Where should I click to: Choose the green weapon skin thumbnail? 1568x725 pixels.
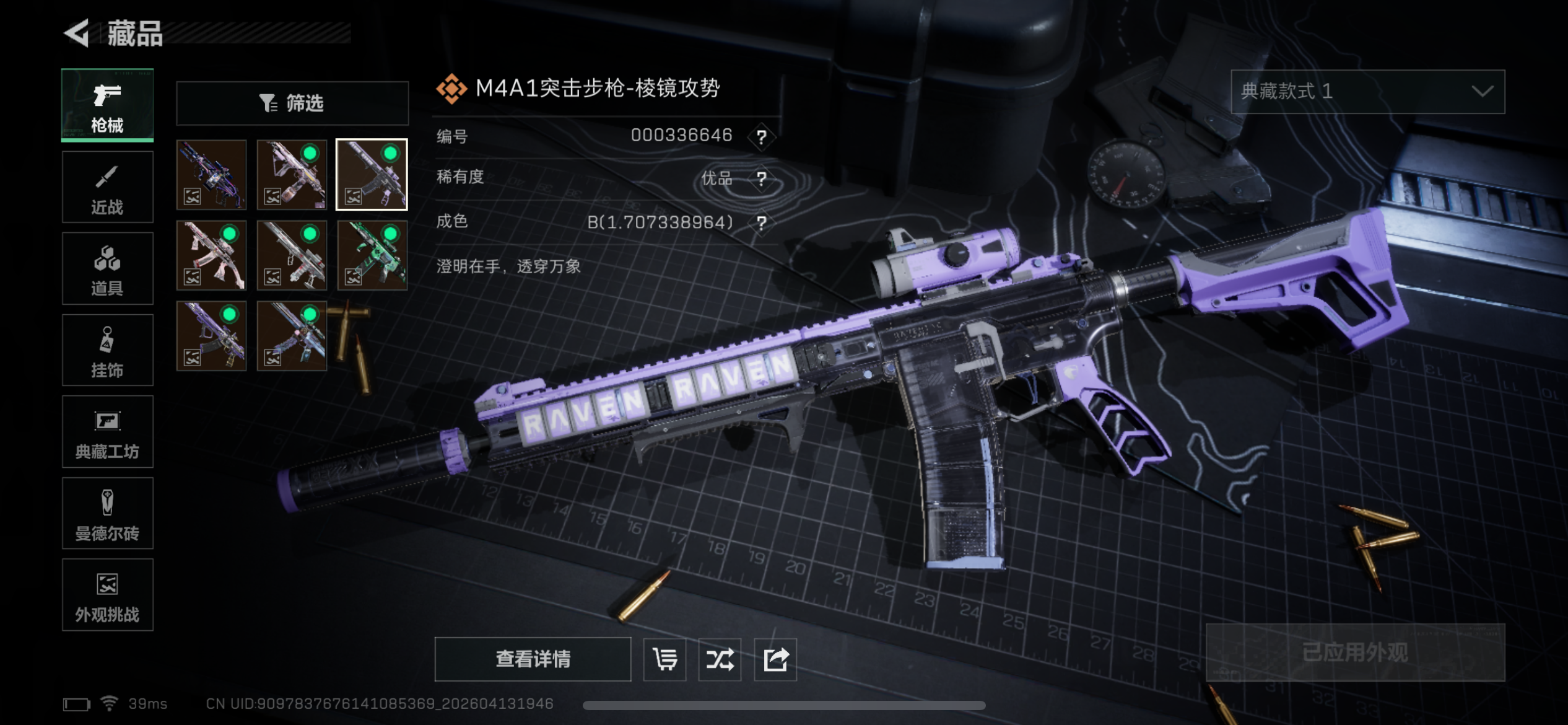coord(372,255)
